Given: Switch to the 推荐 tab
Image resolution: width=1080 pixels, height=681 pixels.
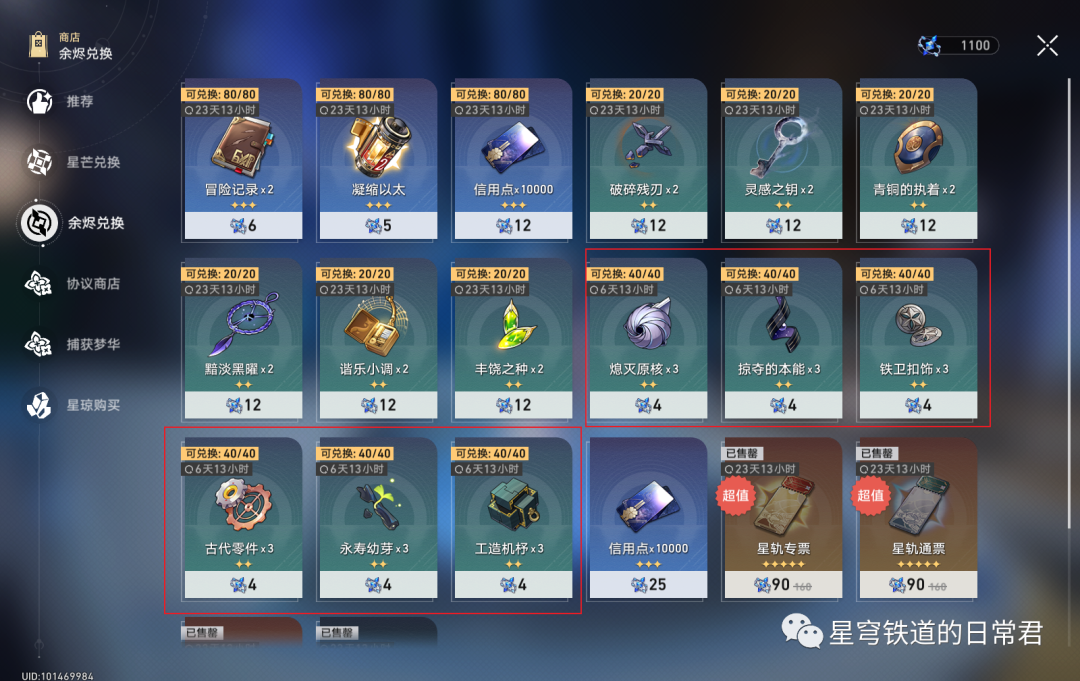Looking at the screenshot, I should click(79, 101).
